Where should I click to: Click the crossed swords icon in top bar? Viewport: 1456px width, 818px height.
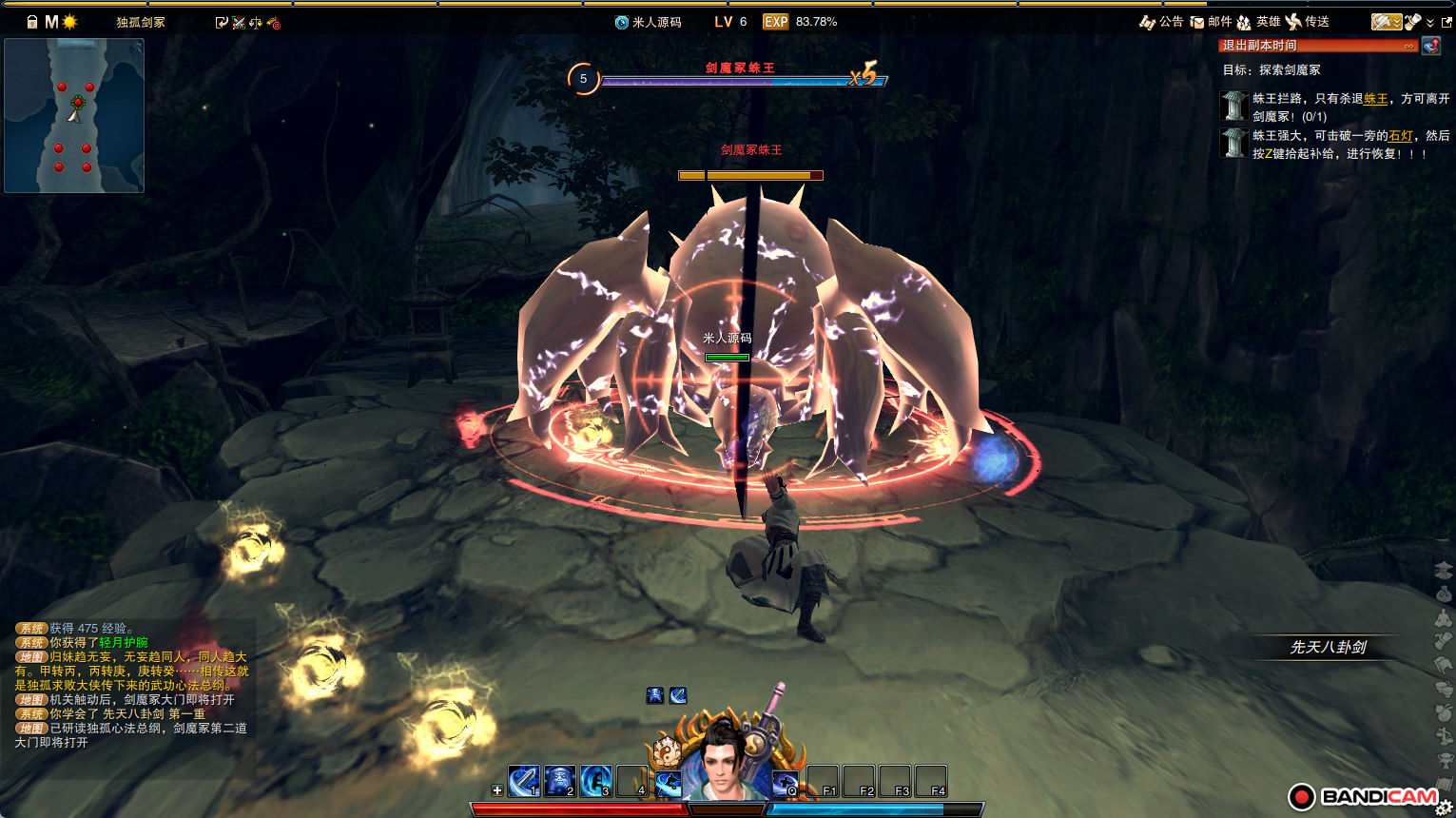239,22
